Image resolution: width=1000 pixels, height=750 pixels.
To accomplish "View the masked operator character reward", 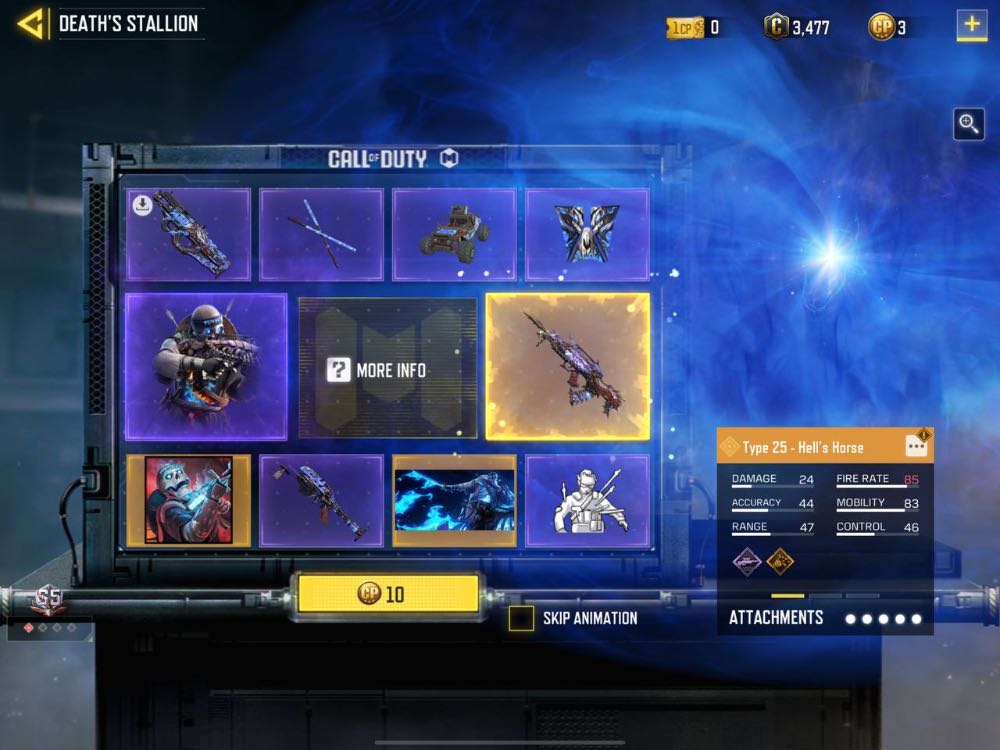I will [x=206, y=366].
